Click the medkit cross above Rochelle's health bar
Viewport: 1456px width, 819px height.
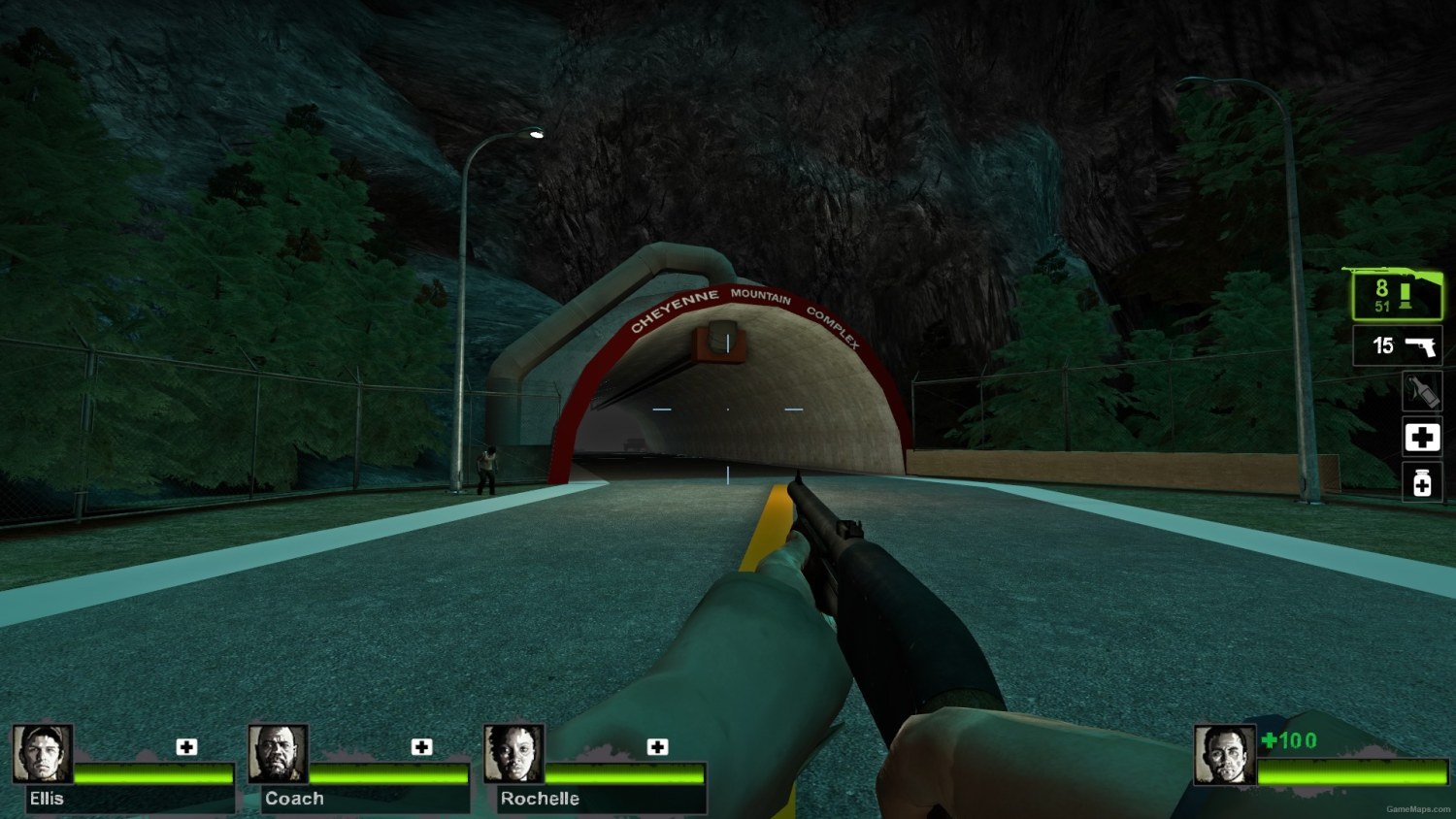[x=658, y=747]
